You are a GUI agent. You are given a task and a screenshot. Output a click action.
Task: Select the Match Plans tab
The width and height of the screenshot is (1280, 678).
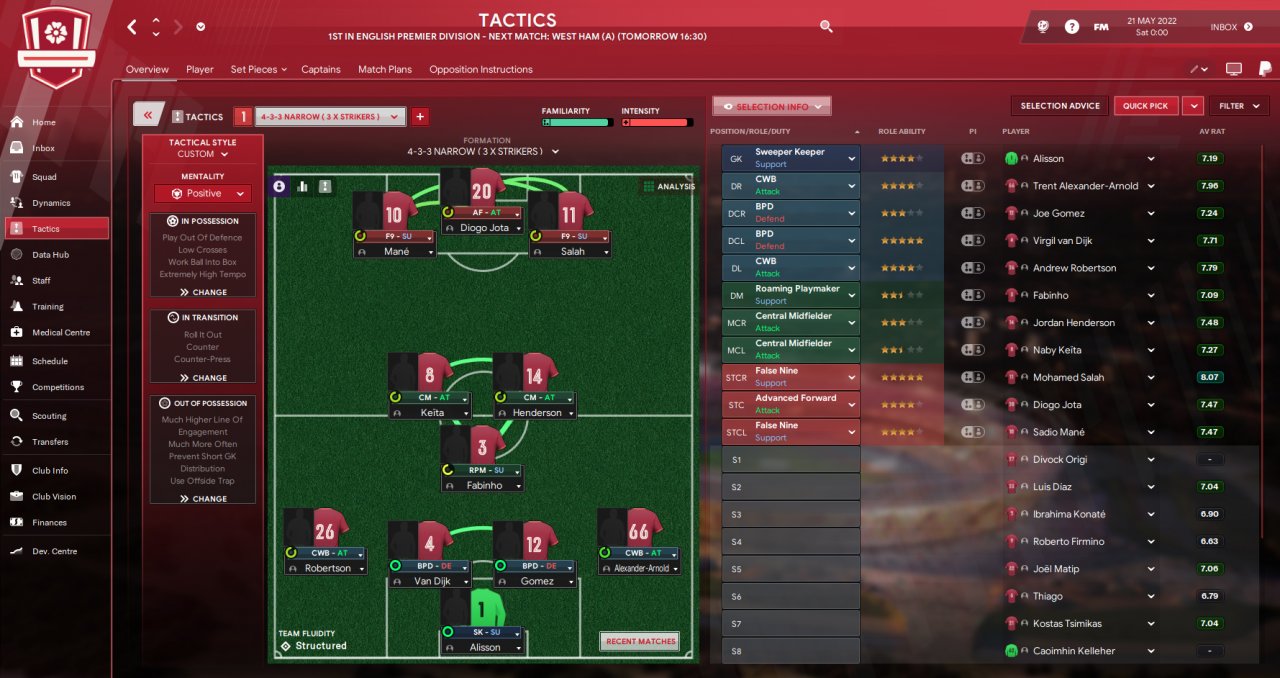click(x=384, y=70)
